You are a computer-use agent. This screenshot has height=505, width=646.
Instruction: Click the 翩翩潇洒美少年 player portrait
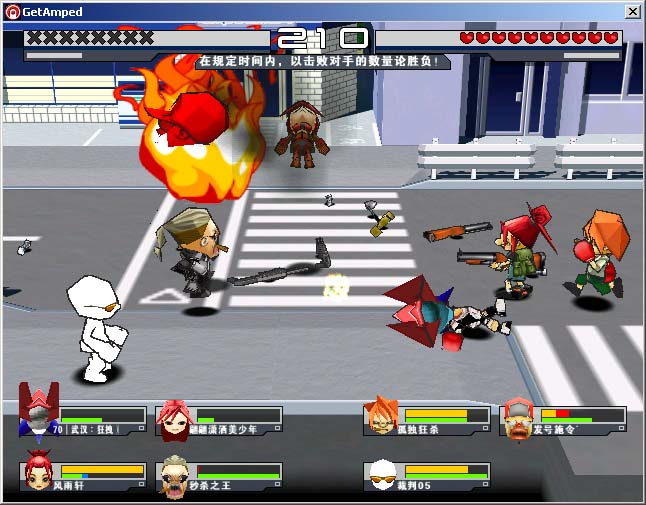[174, 418]
